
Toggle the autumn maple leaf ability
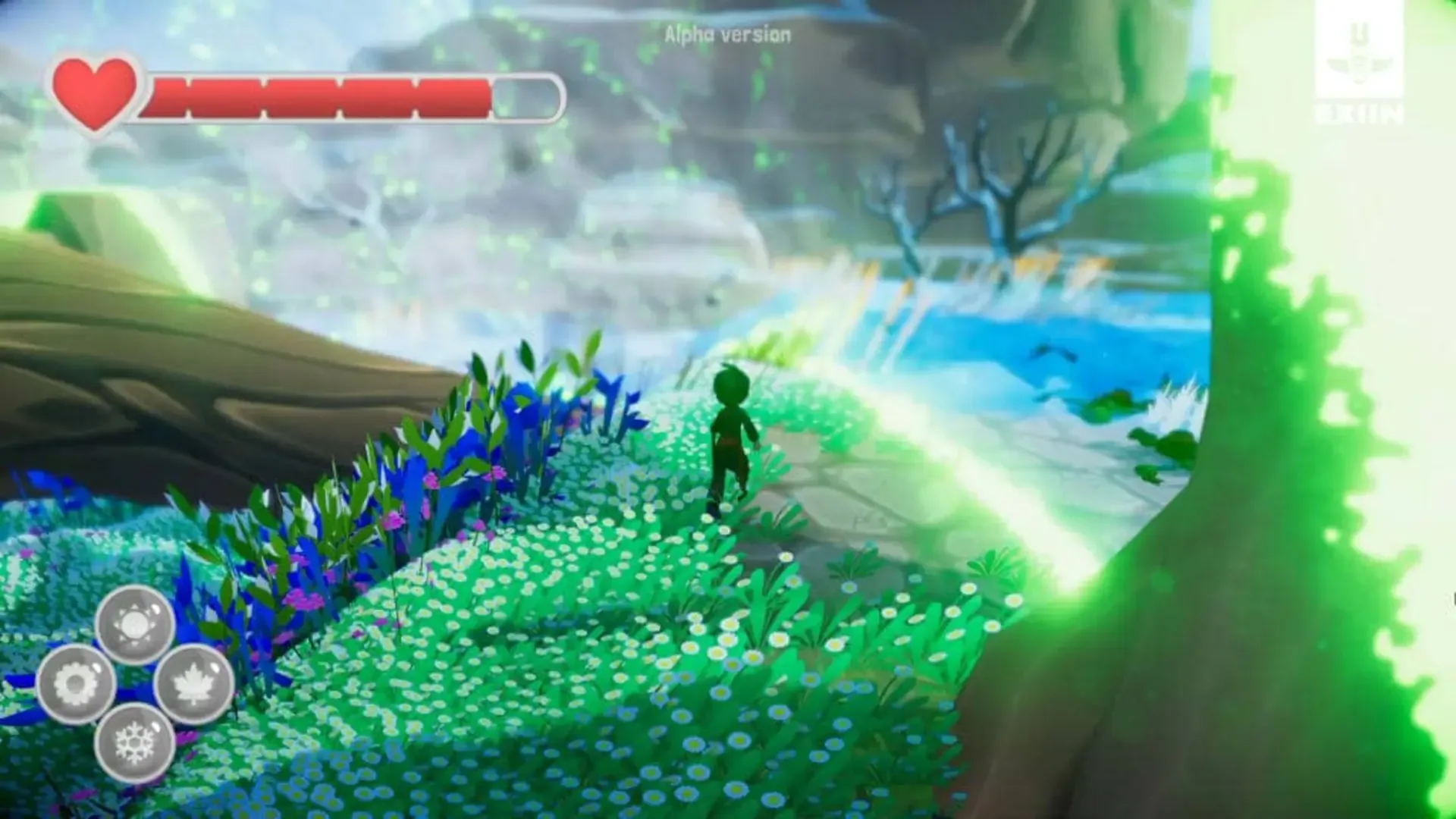click(191, 681)
